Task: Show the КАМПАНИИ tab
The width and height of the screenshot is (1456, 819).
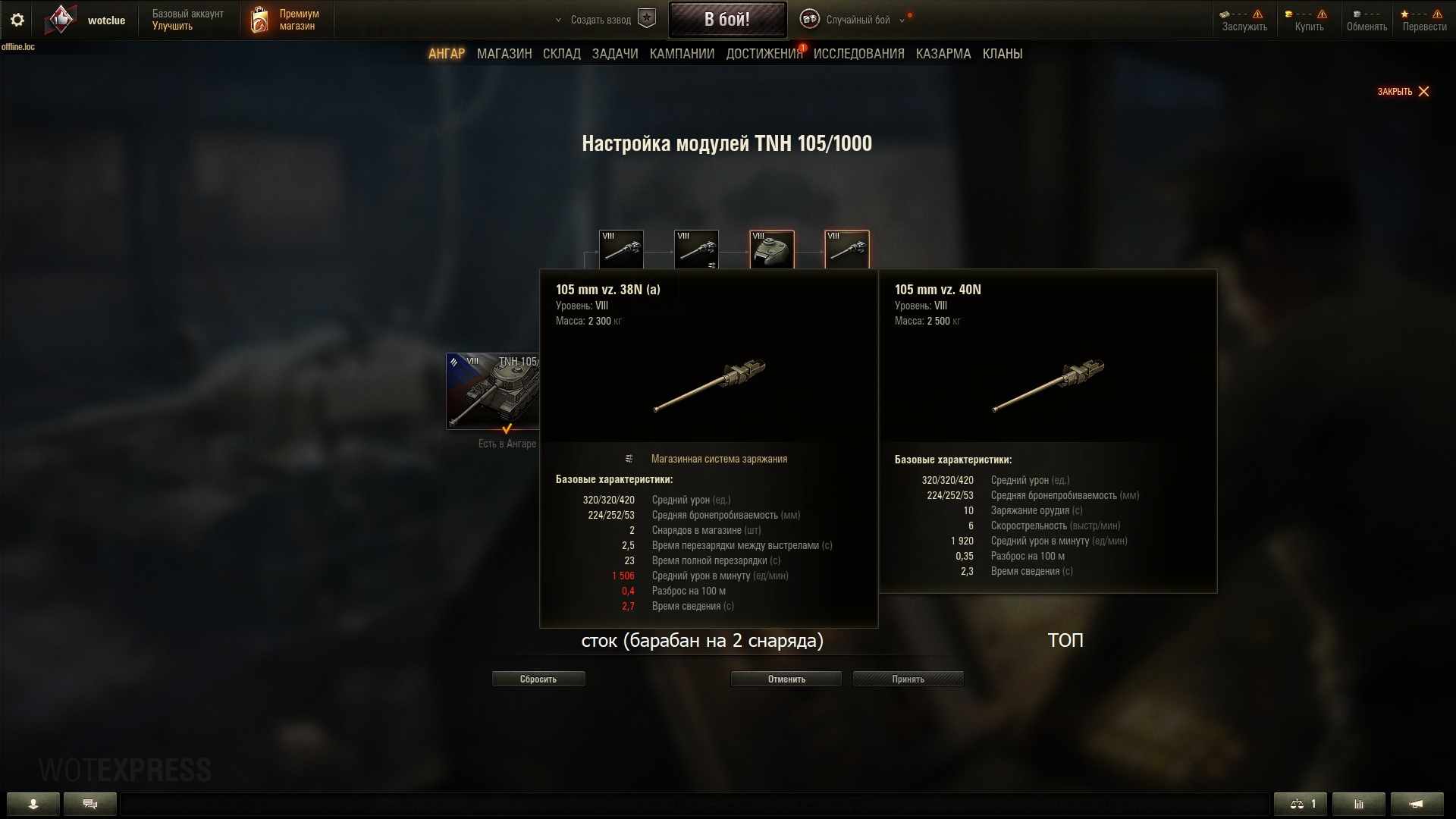Action: 682,54
